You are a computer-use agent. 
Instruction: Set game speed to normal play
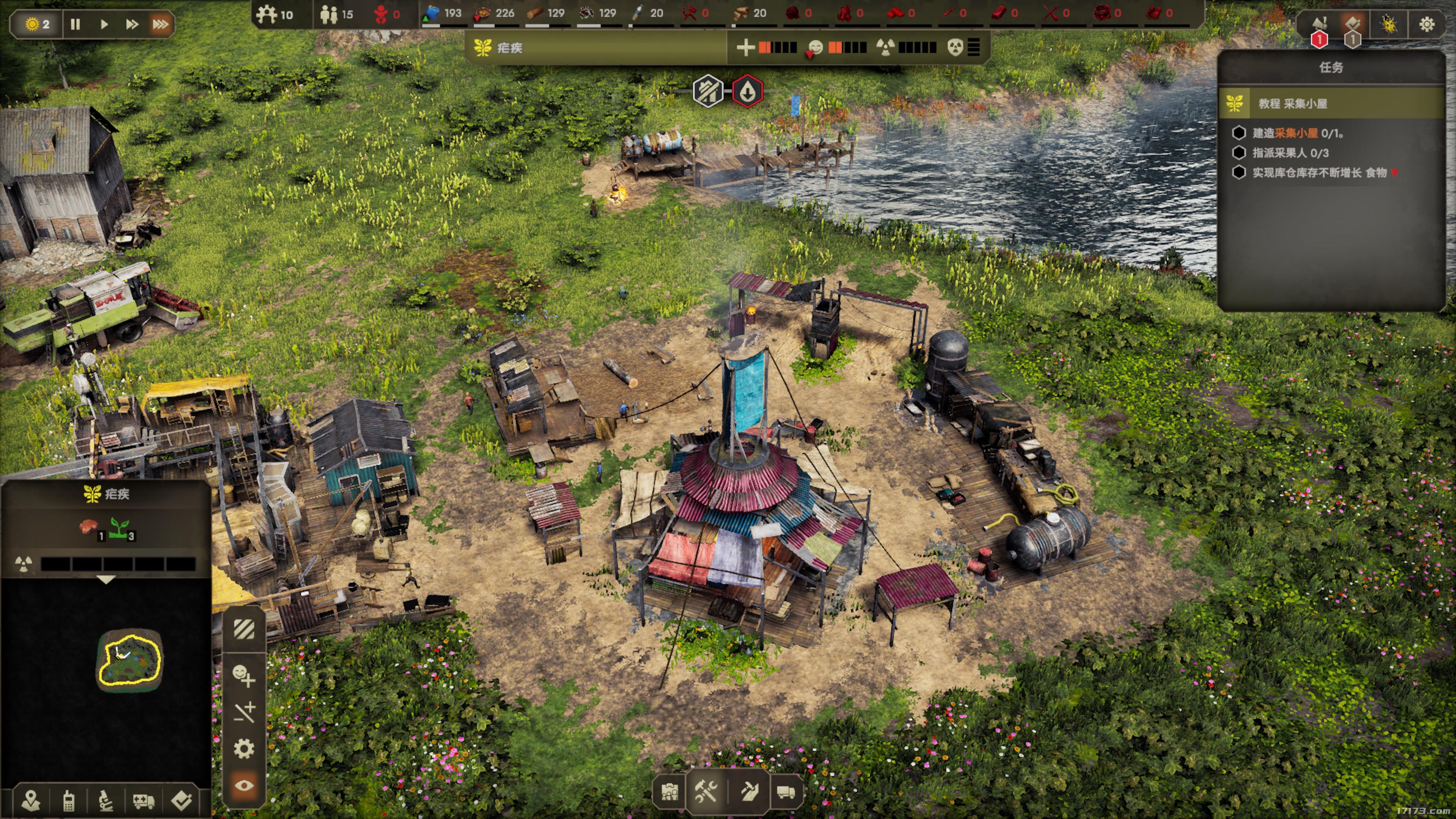(104, 24)
